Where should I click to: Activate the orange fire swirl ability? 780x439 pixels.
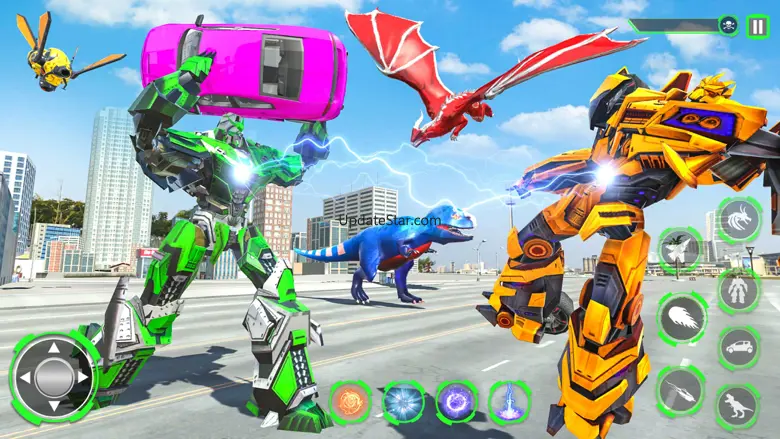click(350, 402)
